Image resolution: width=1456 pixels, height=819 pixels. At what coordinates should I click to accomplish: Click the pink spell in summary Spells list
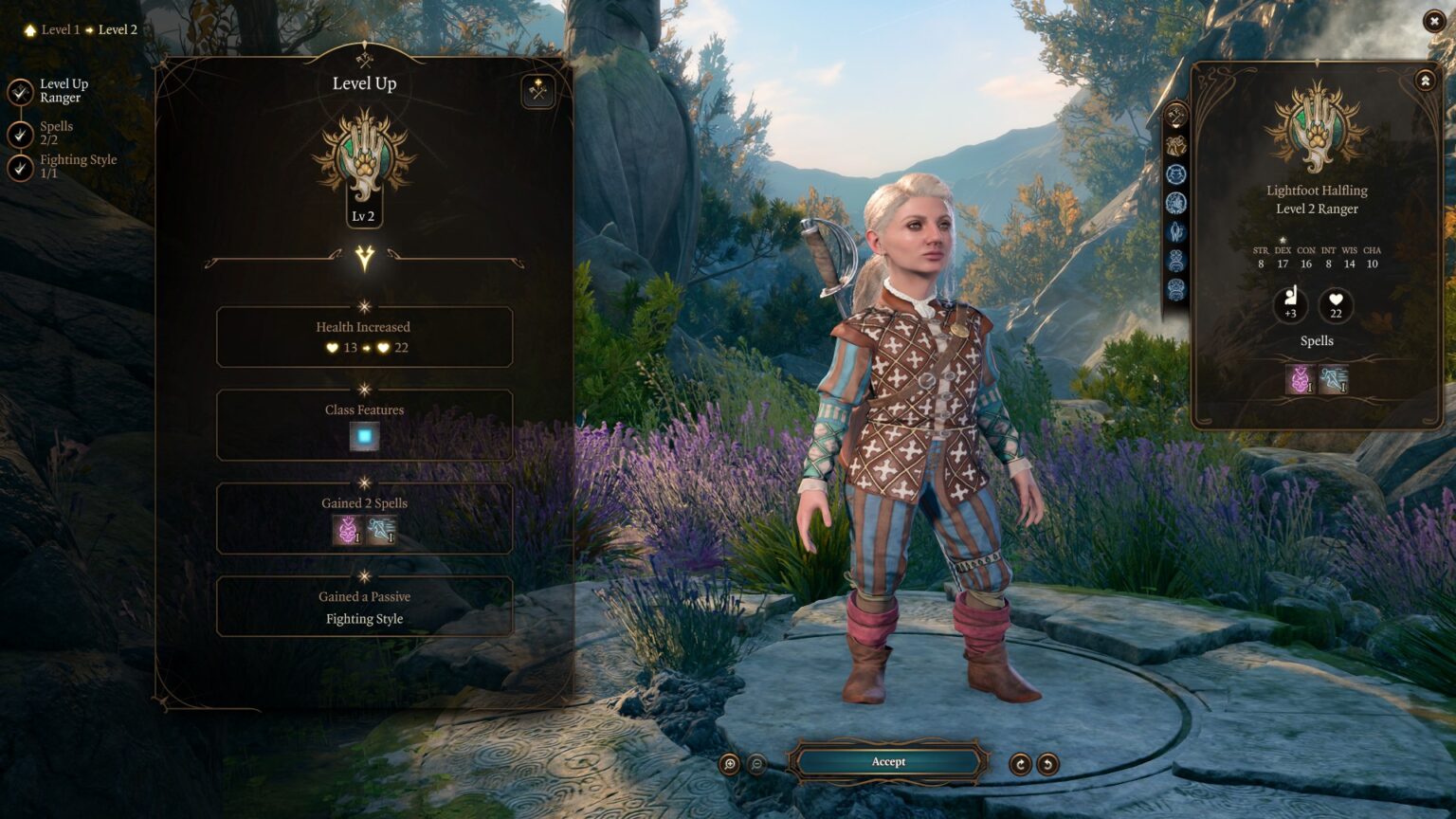[x=1300, y=380]
